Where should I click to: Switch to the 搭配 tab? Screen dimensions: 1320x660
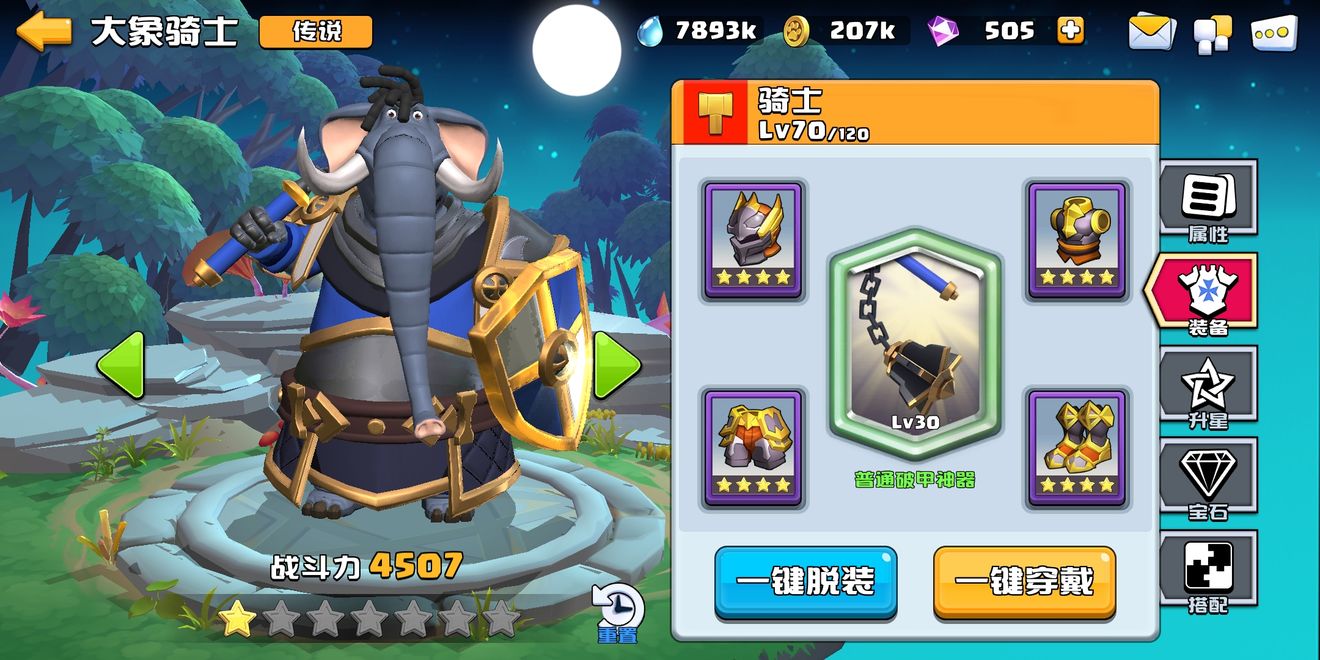(x=1208, y=572)
